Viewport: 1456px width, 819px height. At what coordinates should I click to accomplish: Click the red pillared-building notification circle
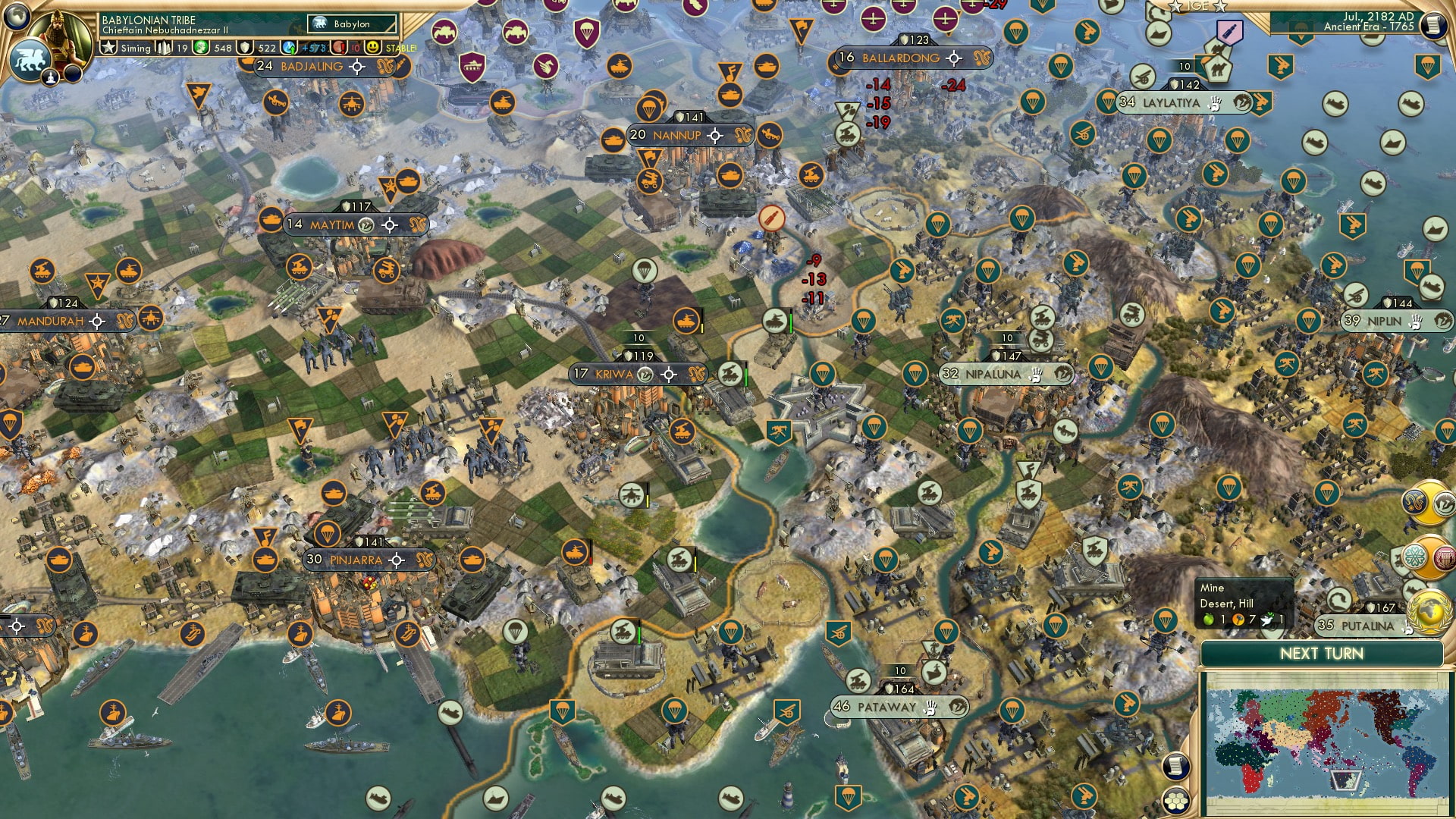1445,558
